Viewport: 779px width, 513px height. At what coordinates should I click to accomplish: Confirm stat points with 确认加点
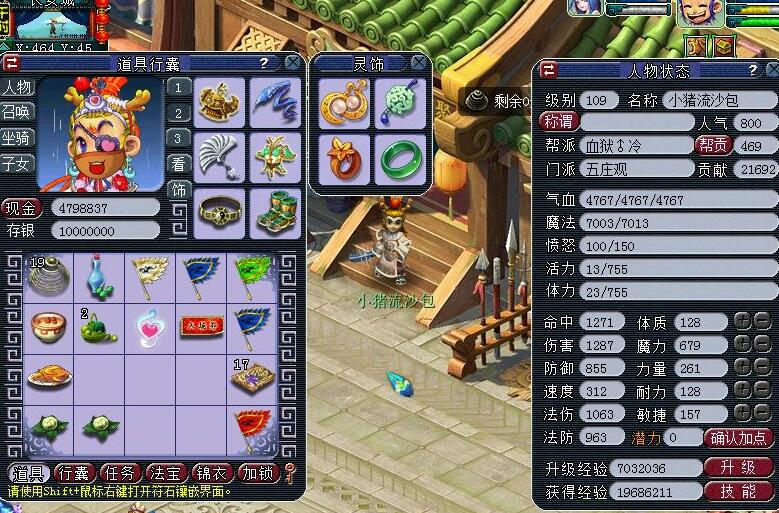point(739,438)
